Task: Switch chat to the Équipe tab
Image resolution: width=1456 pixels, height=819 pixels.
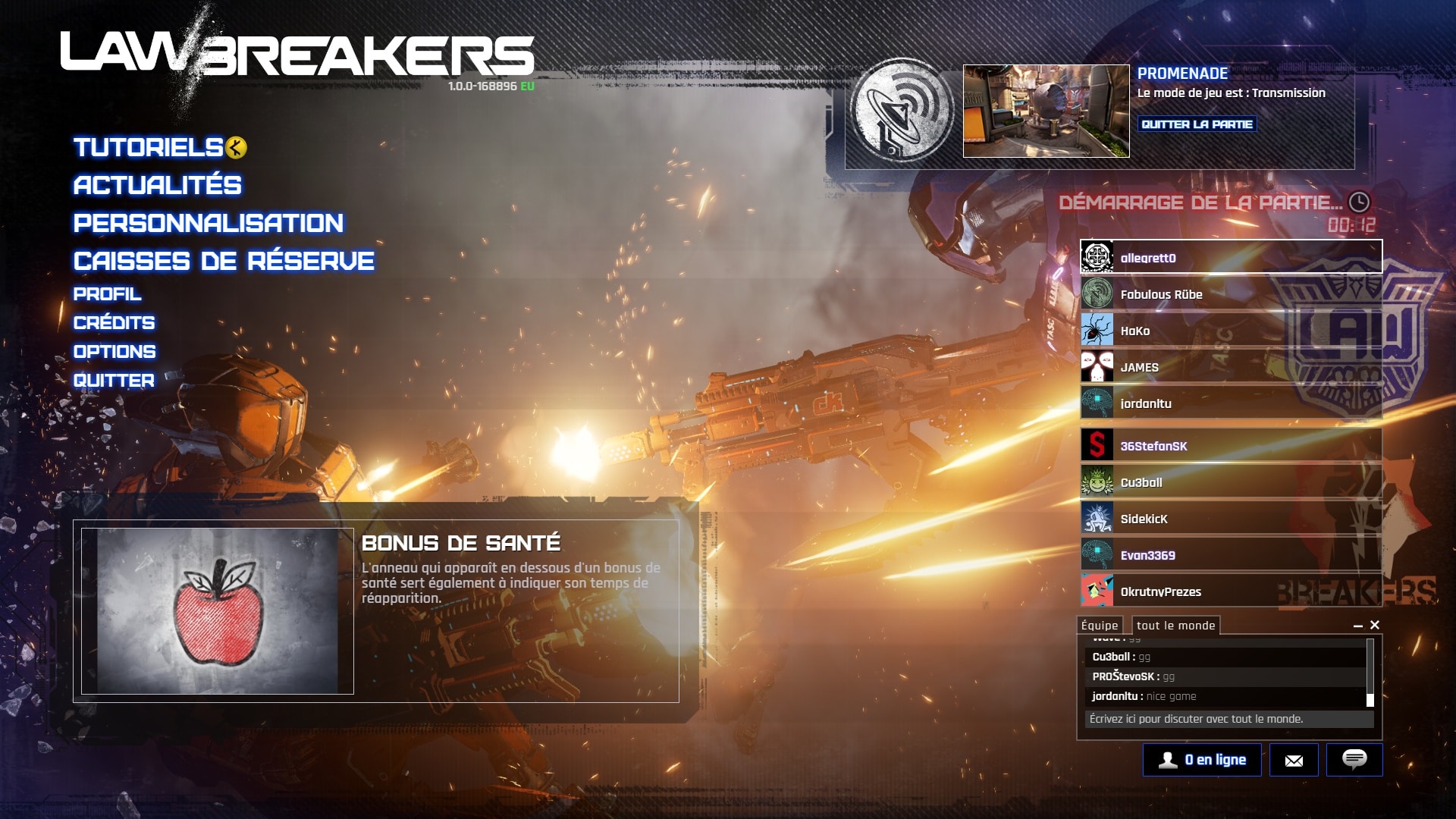Action: [x=1100, y=626]
